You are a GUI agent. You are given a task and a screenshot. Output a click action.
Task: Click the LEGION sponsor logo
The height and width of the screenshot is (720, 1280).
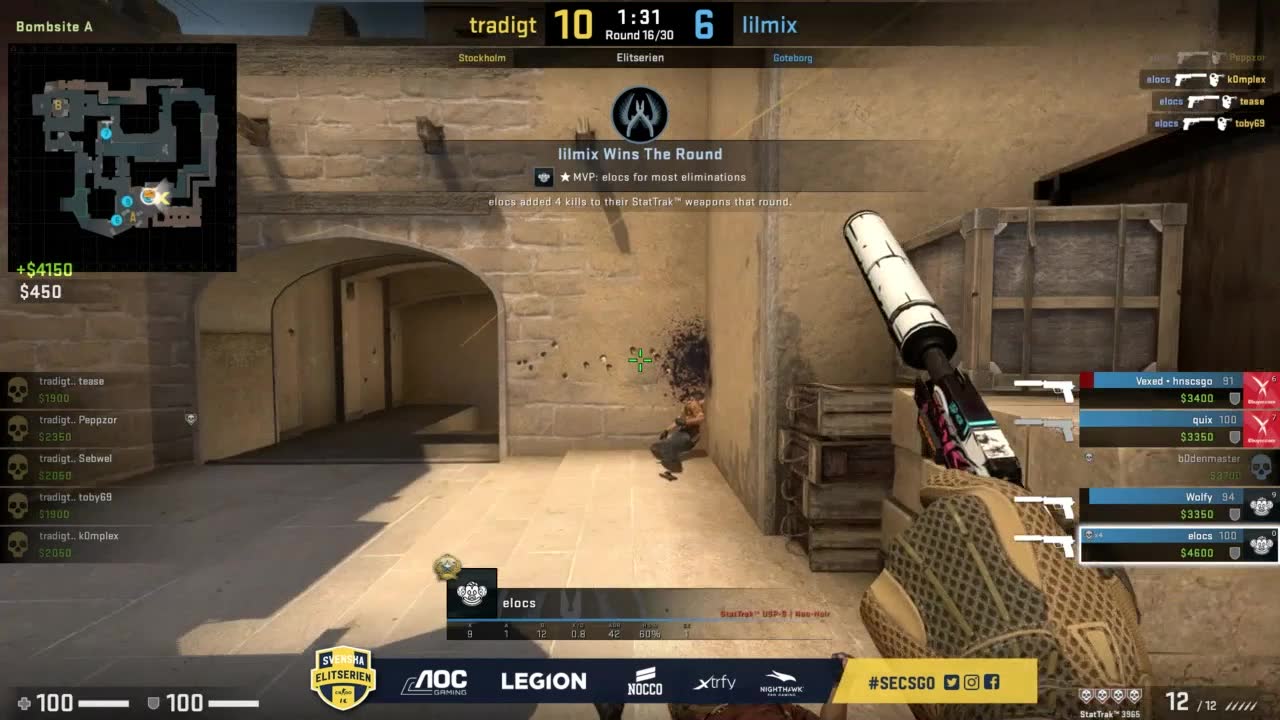click(x=543, y=681)
